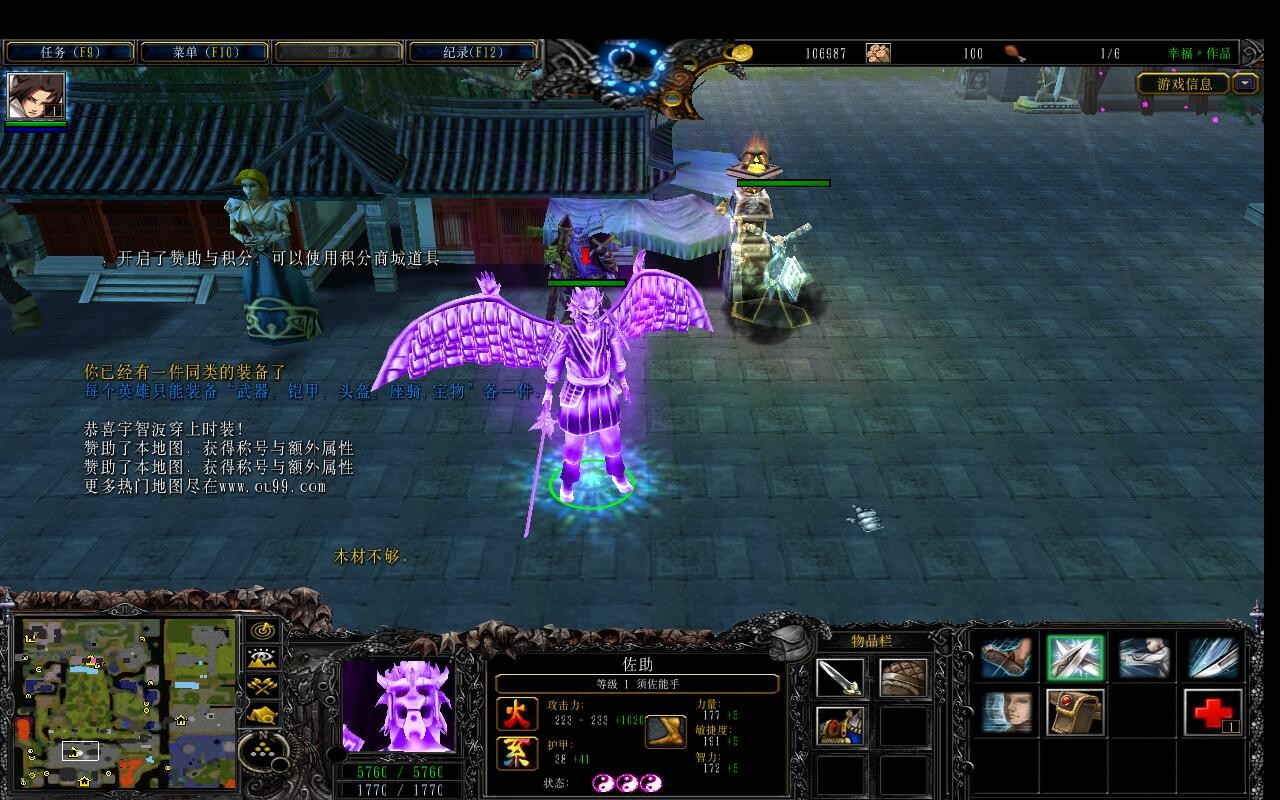Open the pouch with red gem ability

[1075, 713]
